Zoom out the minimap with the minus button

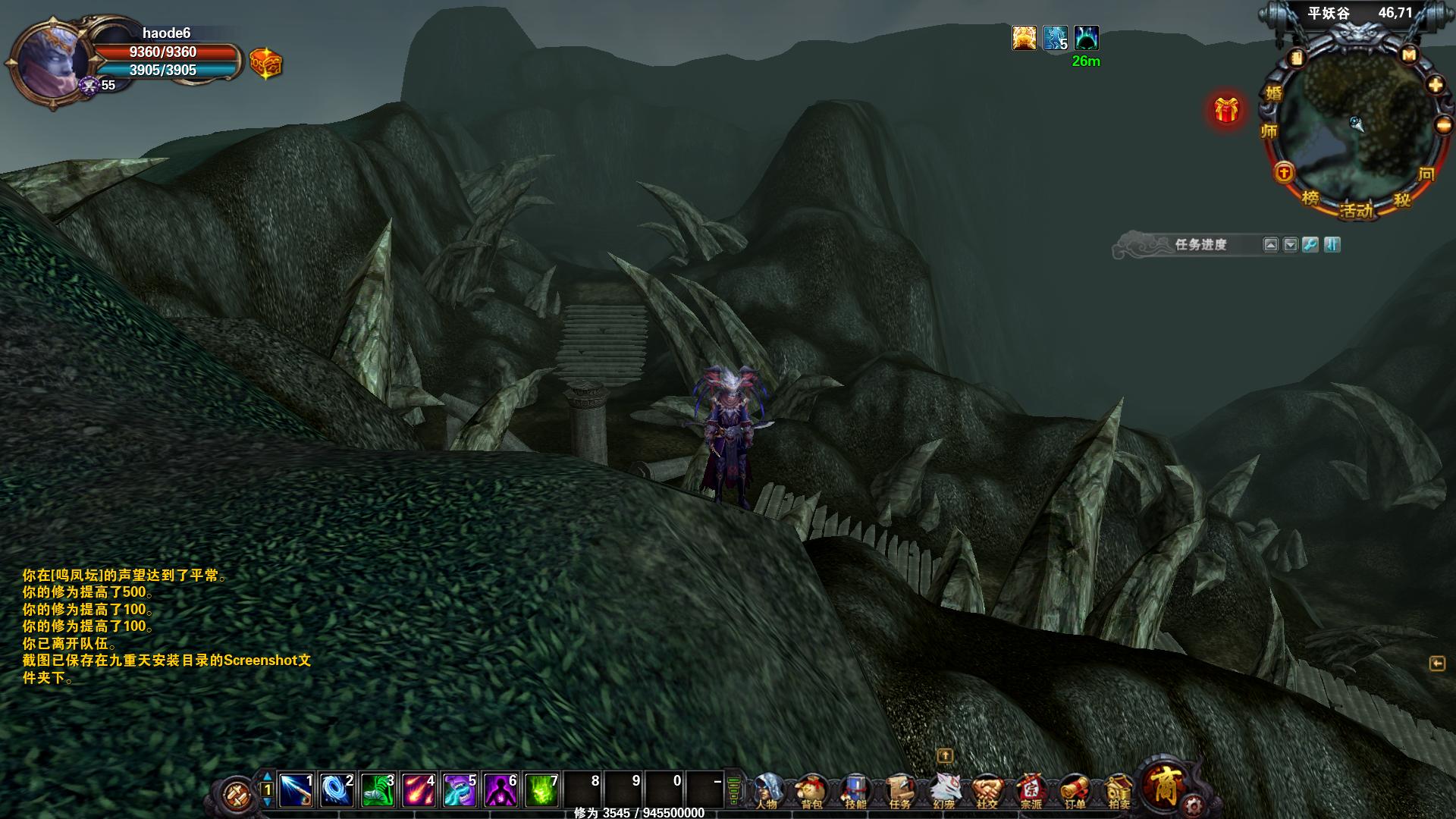[1444, 125]
